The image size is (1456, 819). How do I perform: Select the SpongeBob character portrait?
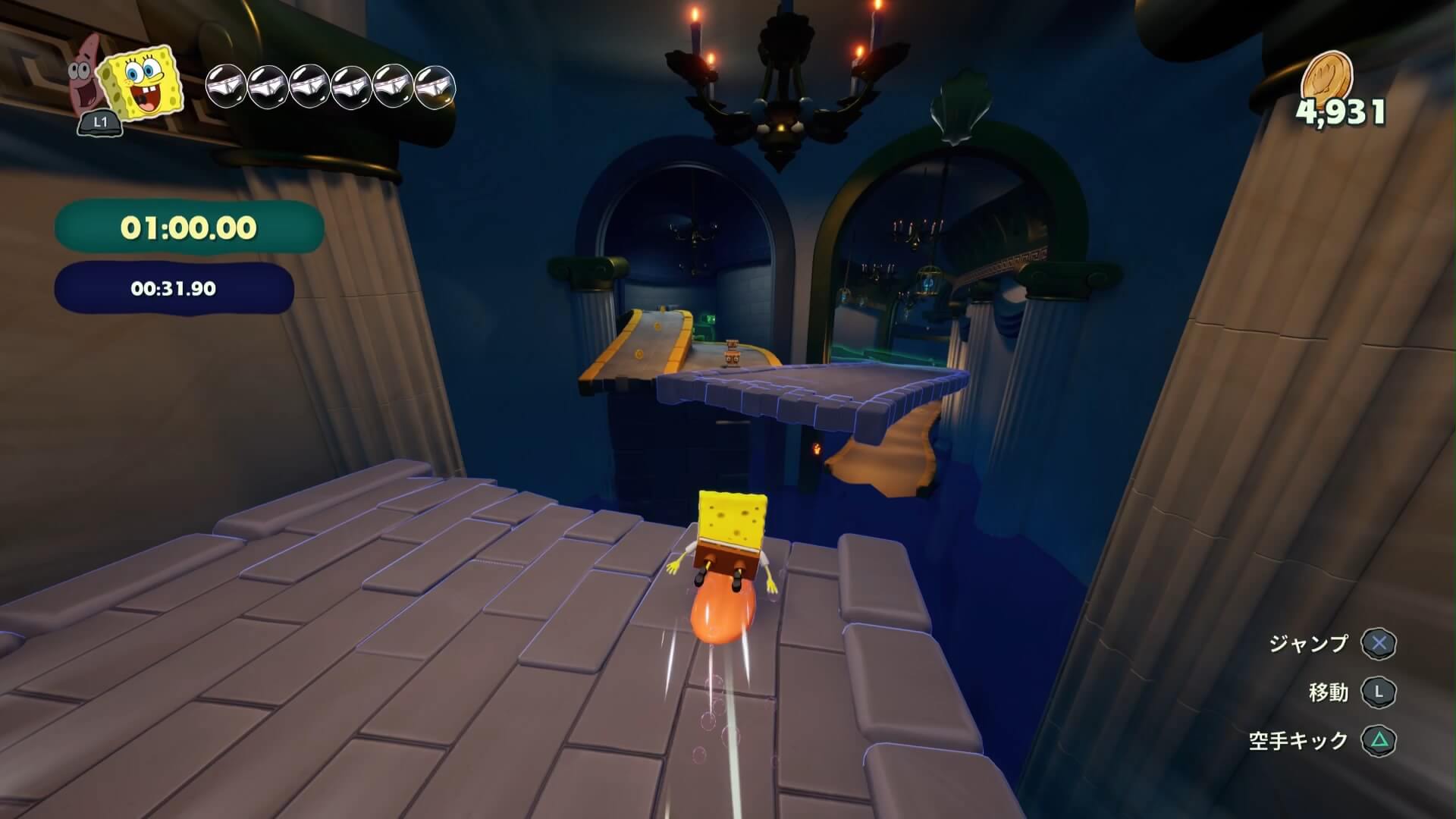[x=144, y=83]
